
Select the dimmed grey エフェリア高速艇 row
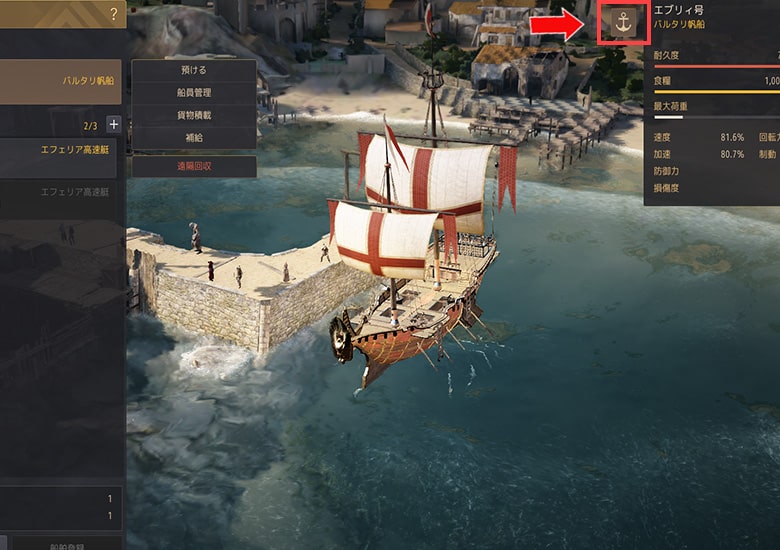[62, 192]
